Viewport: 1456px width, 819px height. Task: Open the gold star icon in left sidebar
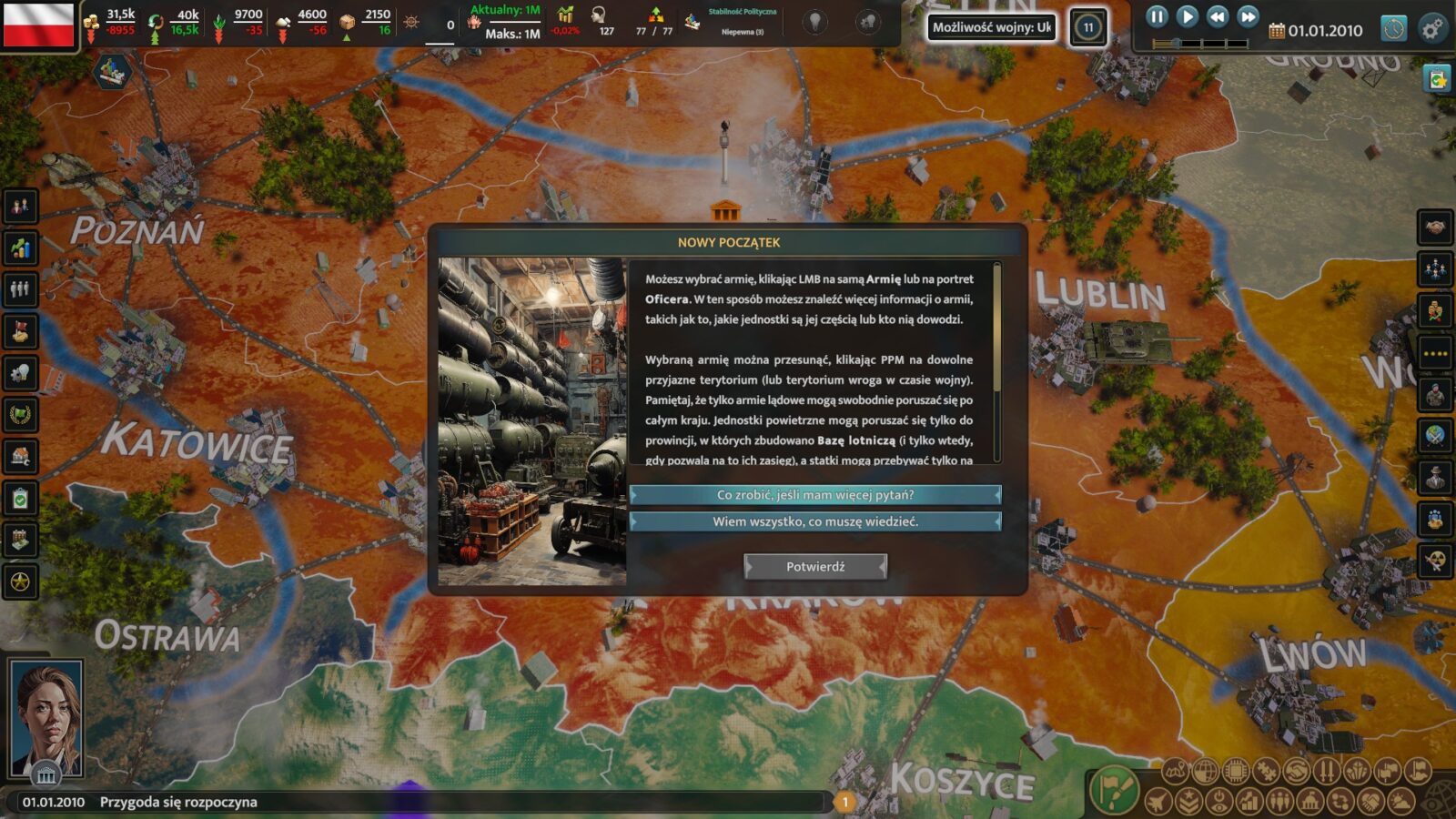coord(20,581)
